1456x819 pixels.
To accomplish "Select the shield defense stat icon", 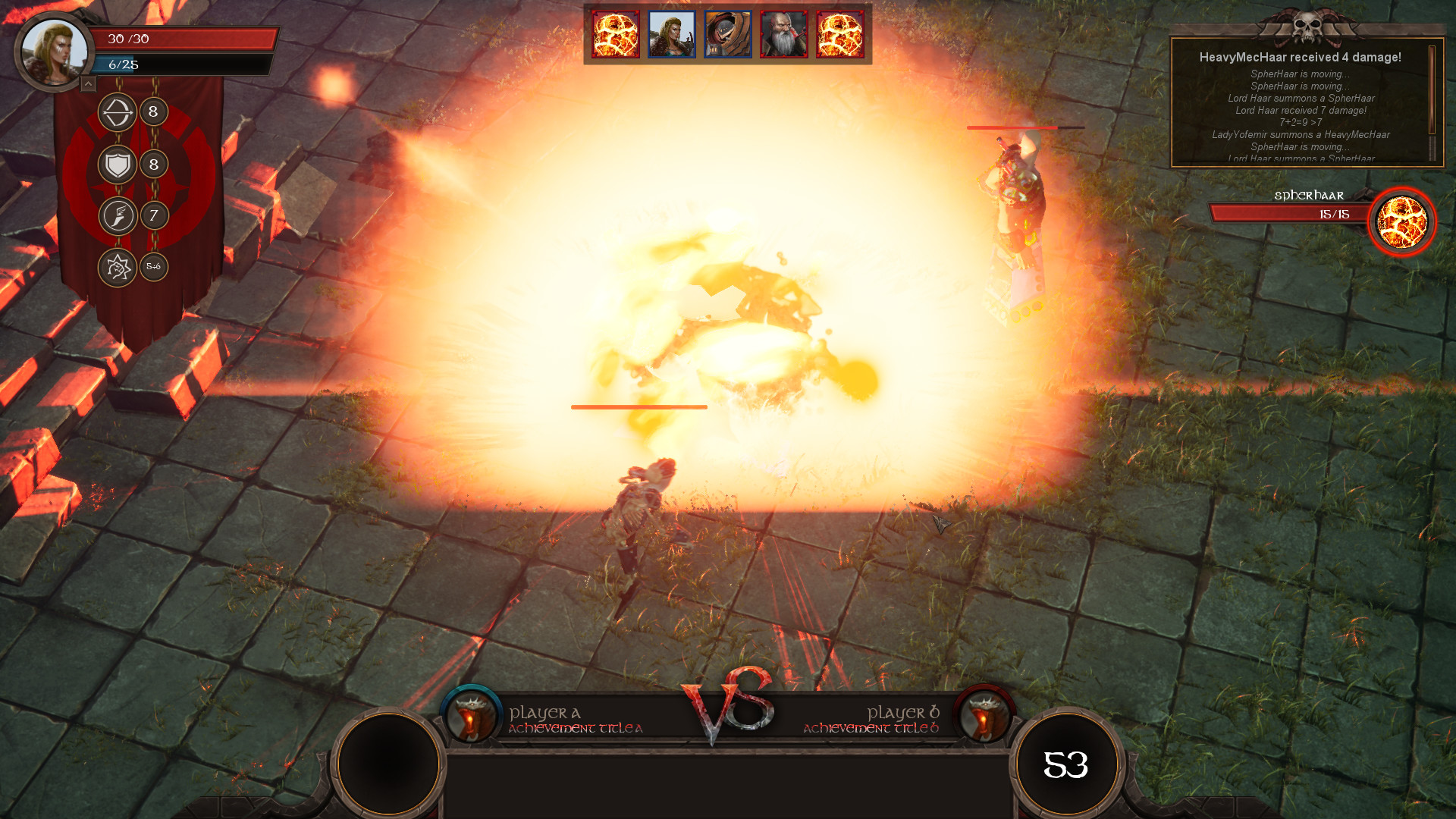I will tap(118, 162).
